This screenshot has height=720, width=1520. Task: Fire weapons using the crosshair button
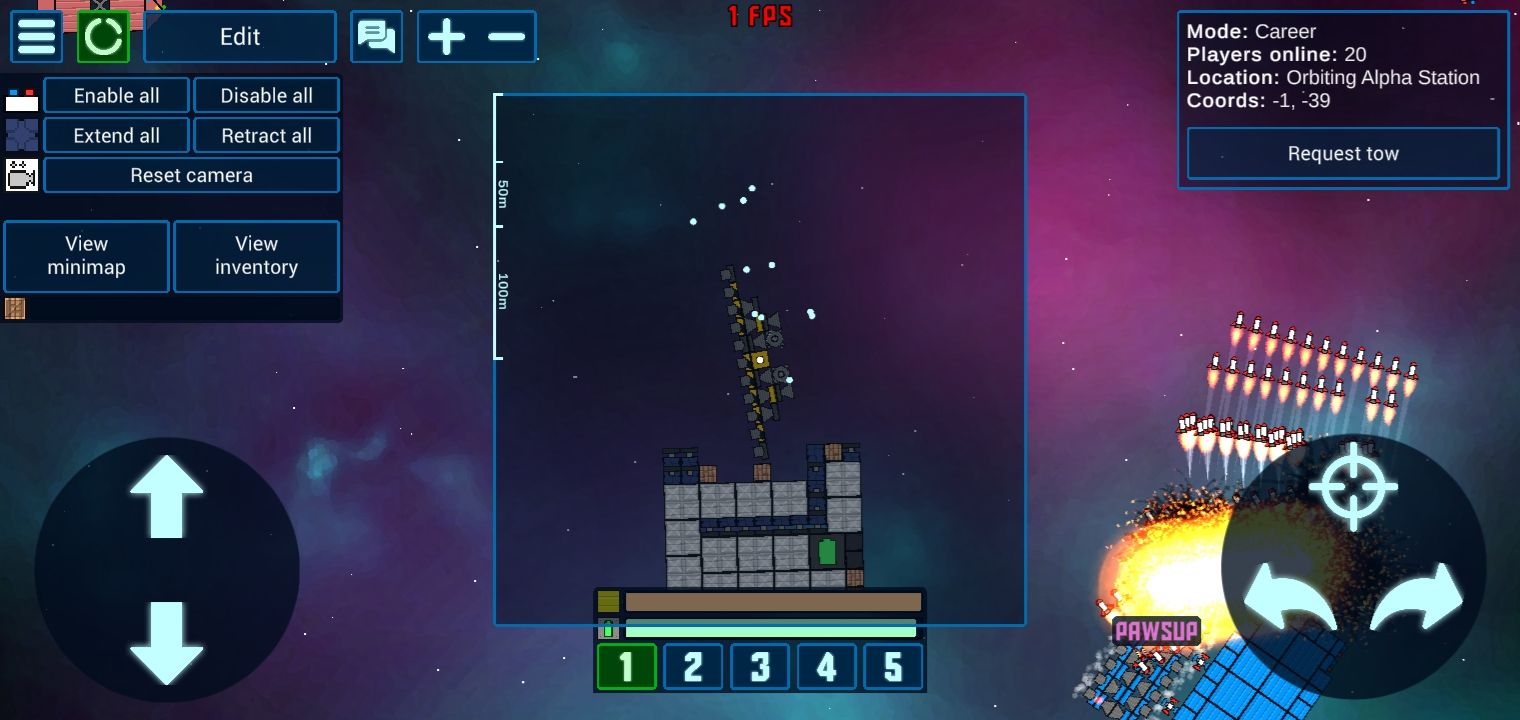click(1353, 486)
